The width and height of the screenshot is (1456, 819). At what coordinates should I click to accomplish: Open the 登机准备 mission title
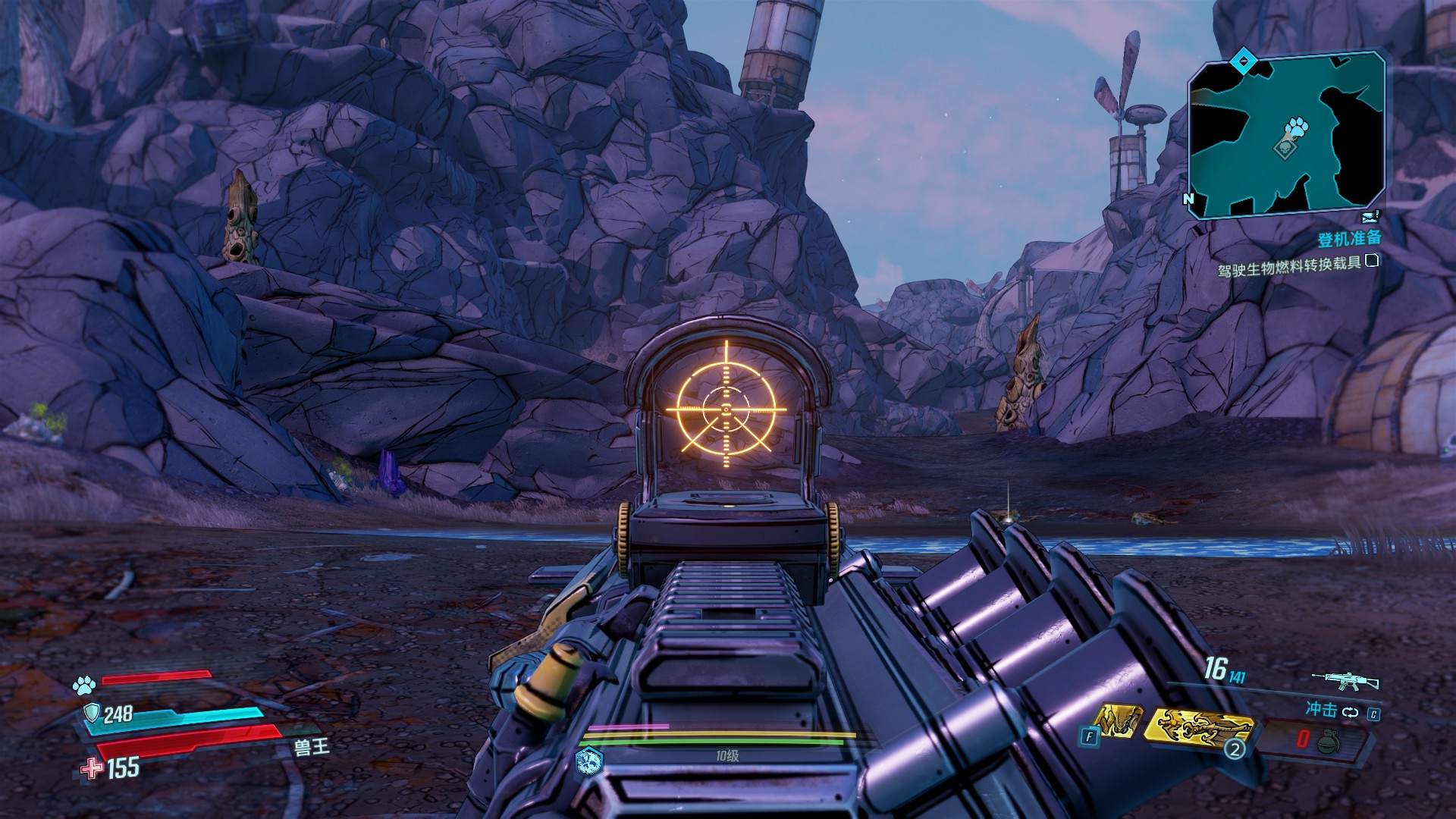coord(1349,239)
